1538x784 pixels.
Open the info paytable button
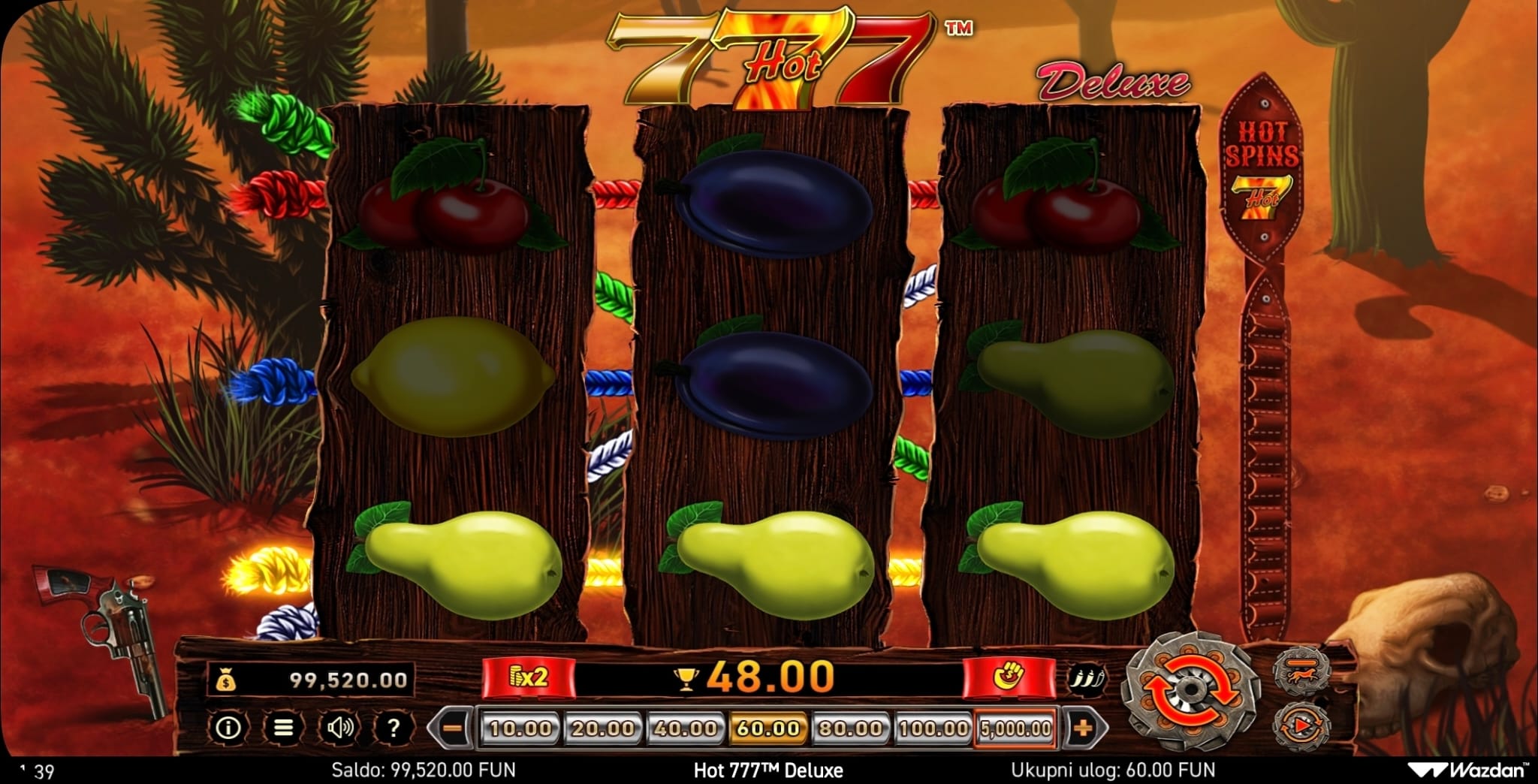pos(228,728)
